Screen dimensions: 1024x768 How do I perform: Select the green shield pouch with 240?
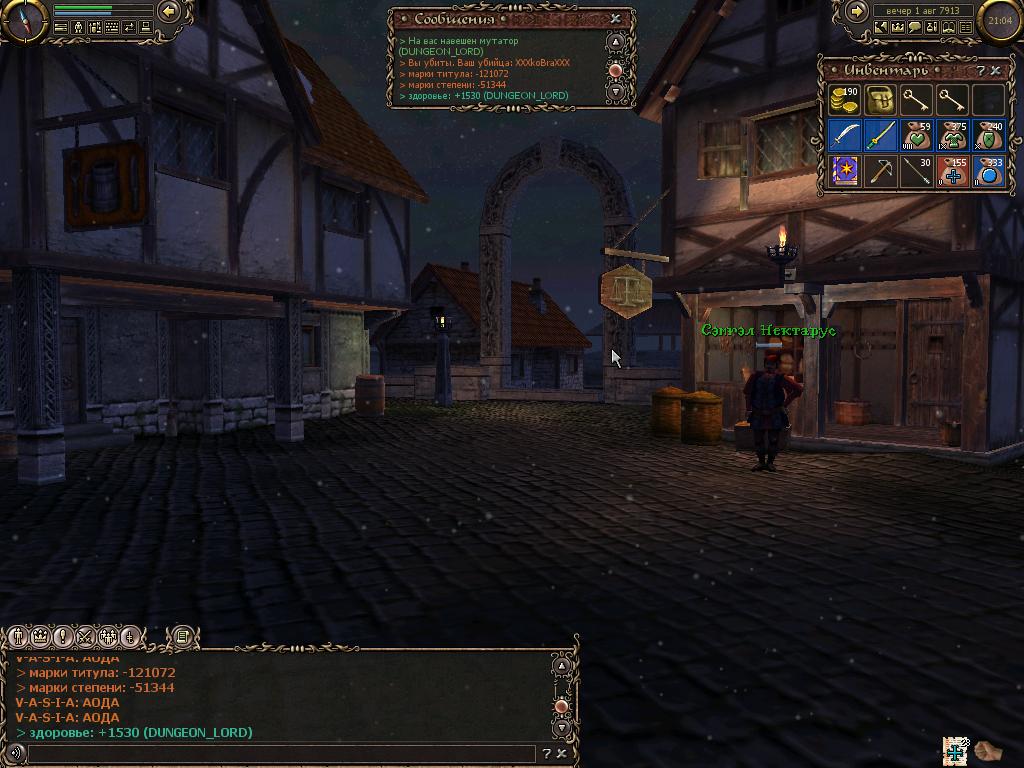(988, 135)
